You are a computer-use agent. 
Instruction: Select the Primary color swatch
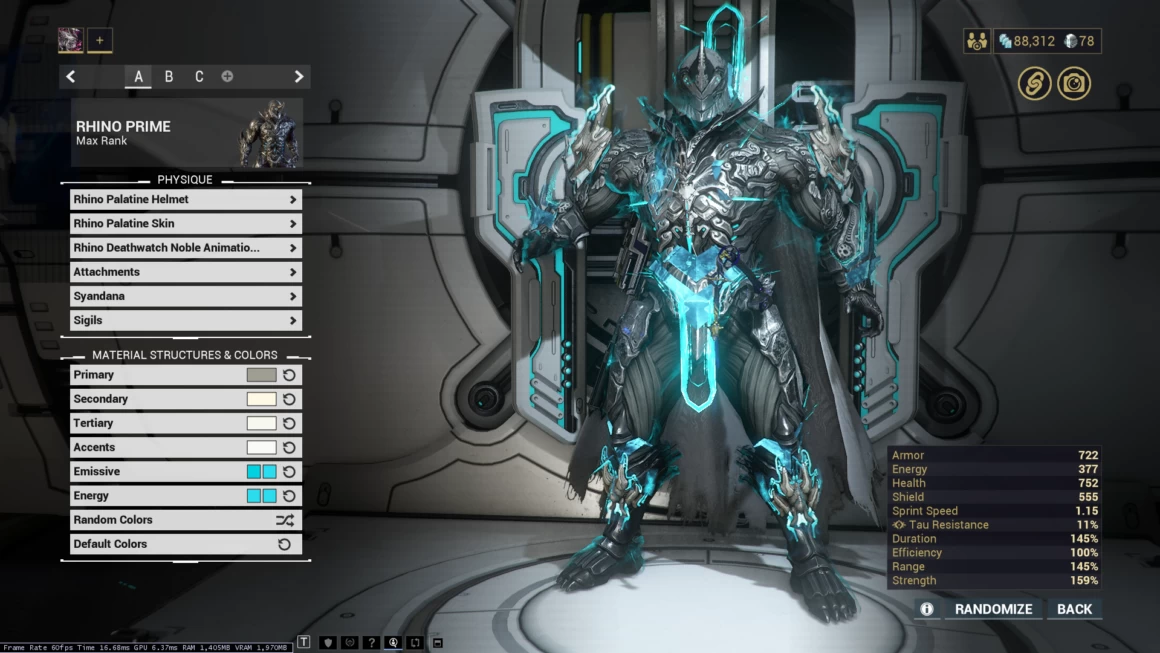(x=261, y=375)
